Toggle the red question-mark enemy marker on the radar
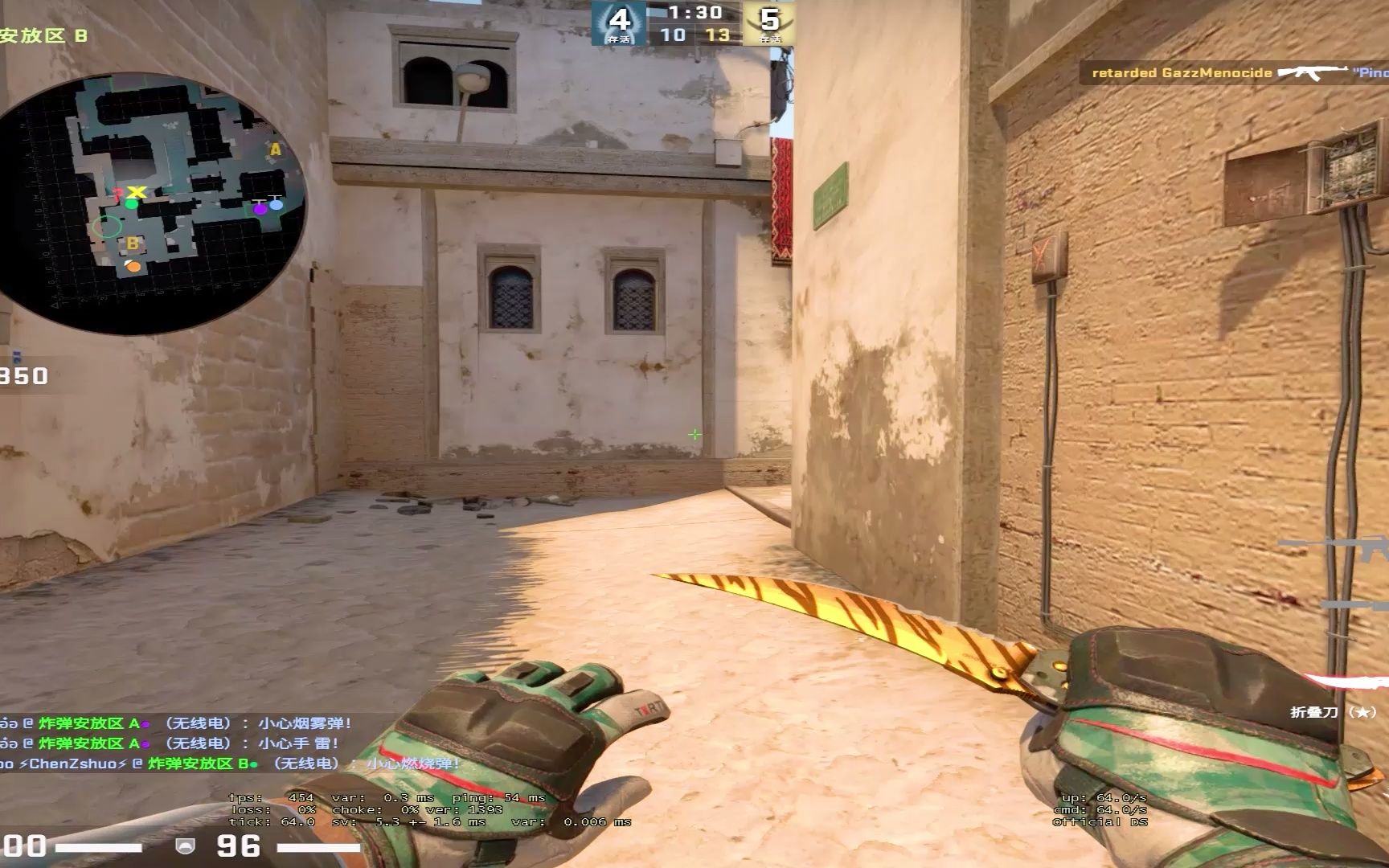The height and width of the screenshot is (868, 1389). click(x=117, y=193)
